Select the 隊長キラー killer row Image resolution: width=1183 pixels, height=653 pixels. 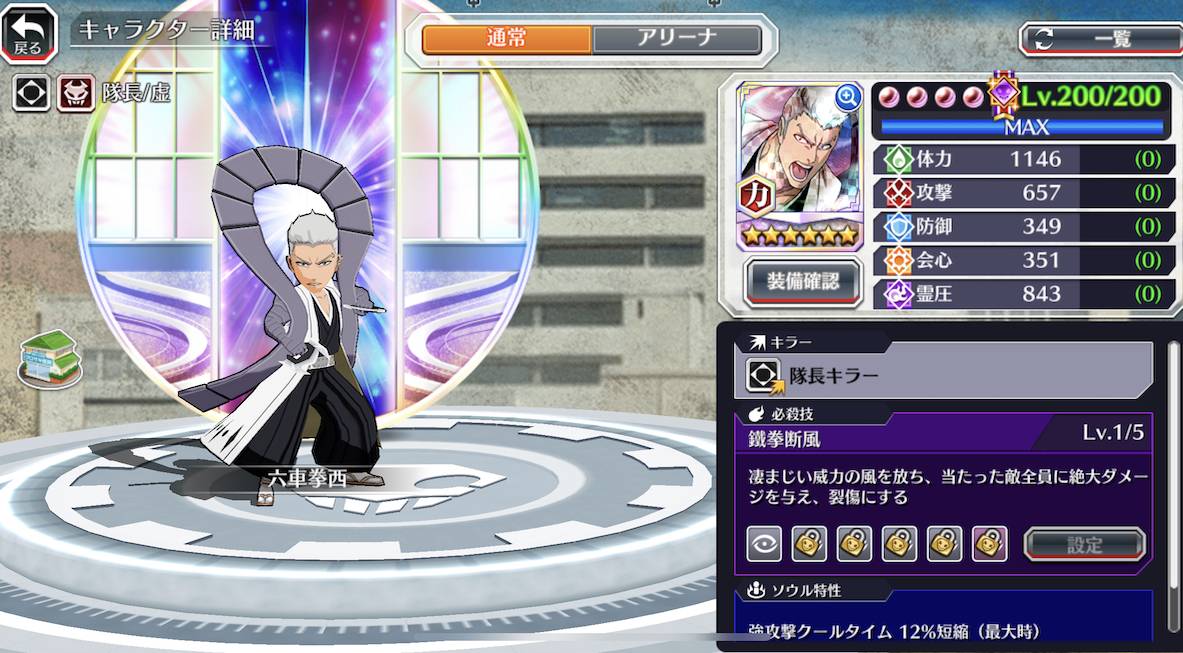(x=943, y=376)
